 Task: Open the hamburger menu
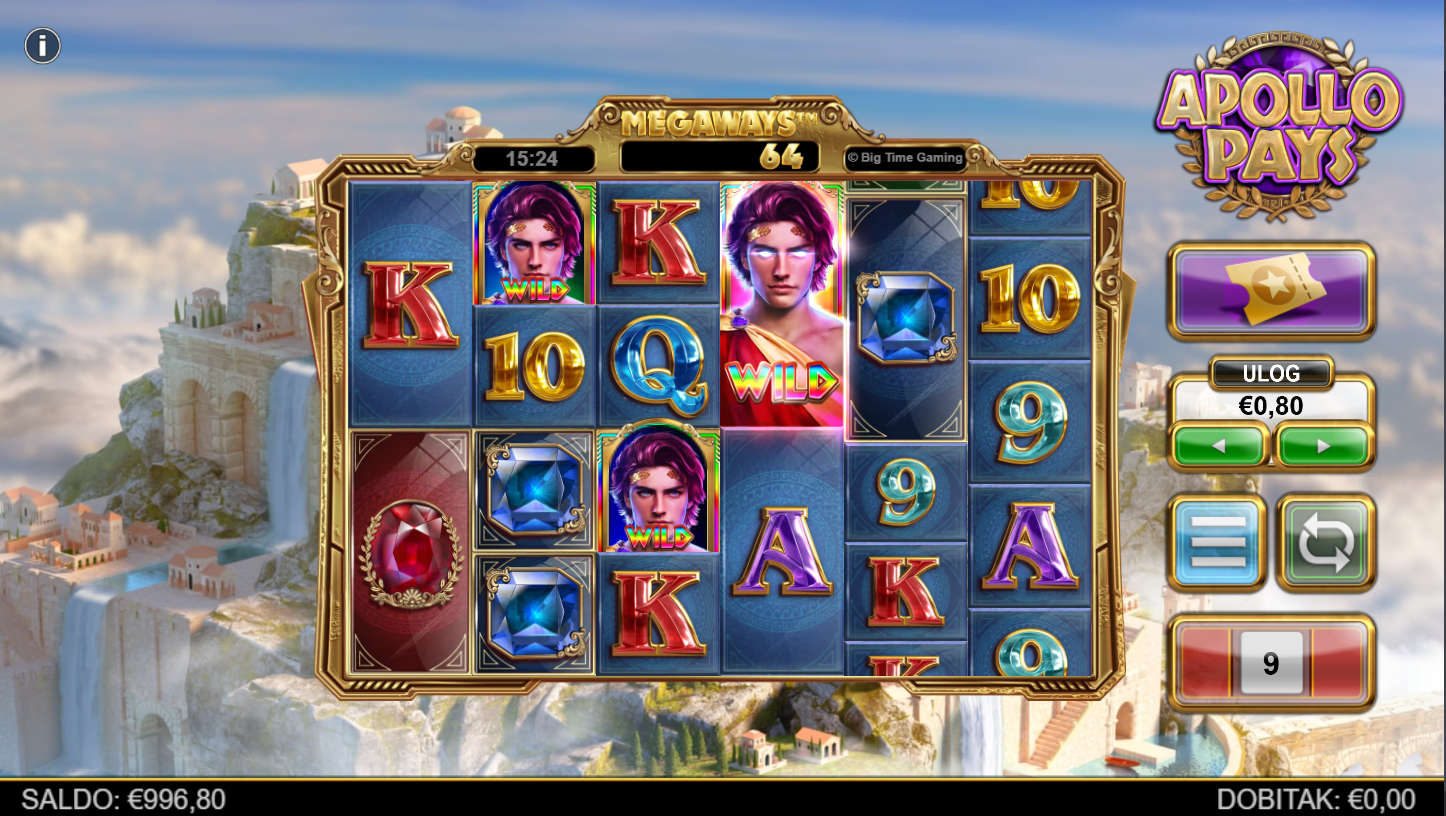click(1217, 542)
